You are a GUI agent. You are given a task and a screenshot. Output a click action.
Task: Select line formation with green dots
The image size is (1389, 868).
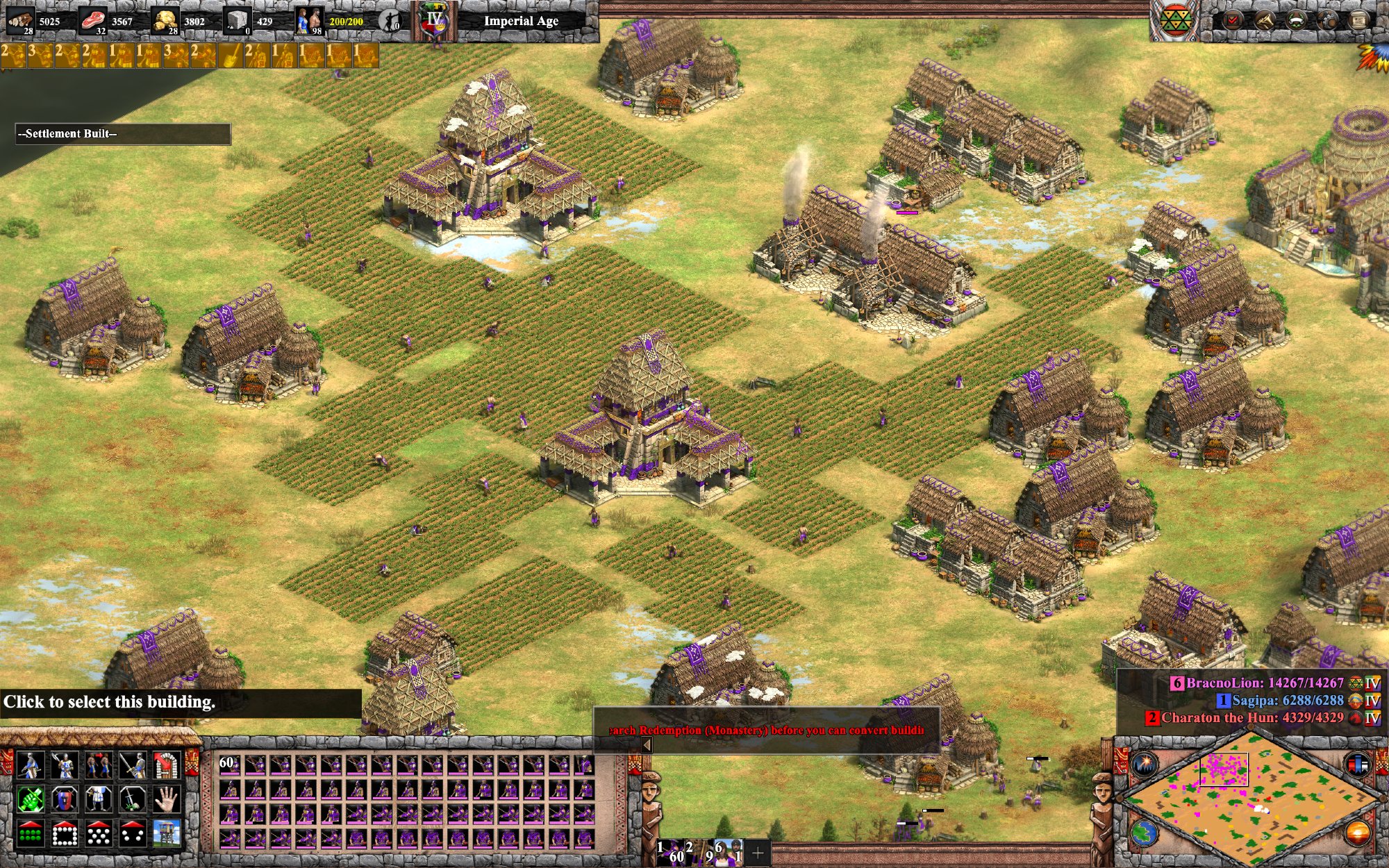tap(30, 834)
